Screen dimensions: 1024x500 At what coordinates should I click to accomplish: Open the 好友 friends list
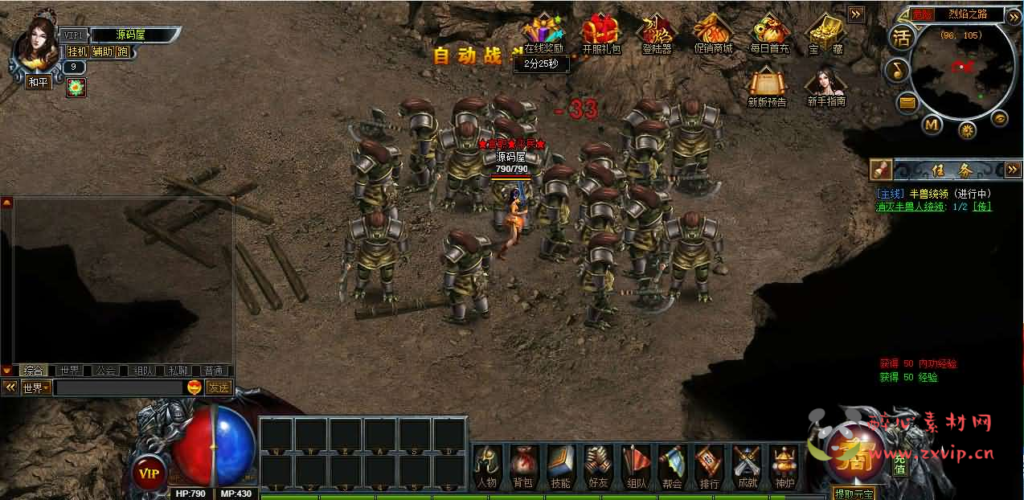[598, 463]
